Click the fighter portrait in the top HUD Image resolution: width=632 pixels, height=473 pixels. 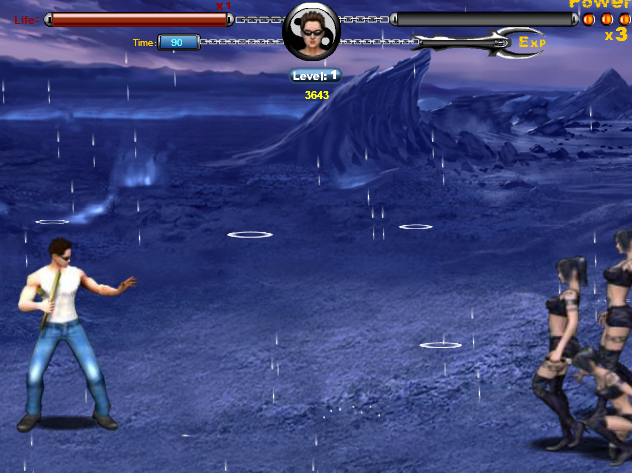click(x=311, y=31)
